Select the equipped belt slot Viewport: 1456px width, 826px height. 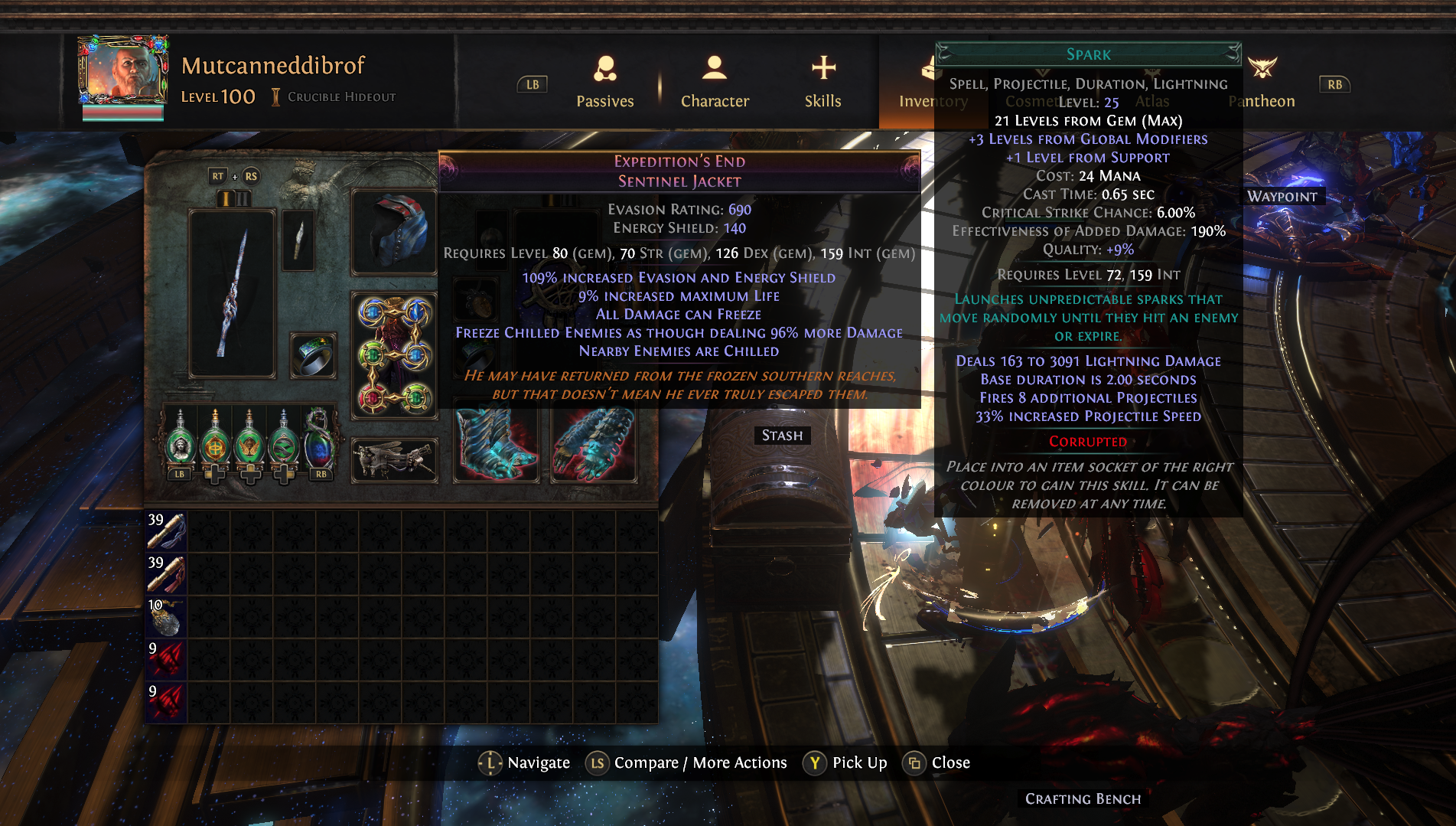pyautogui.click(x=394, y=460)
